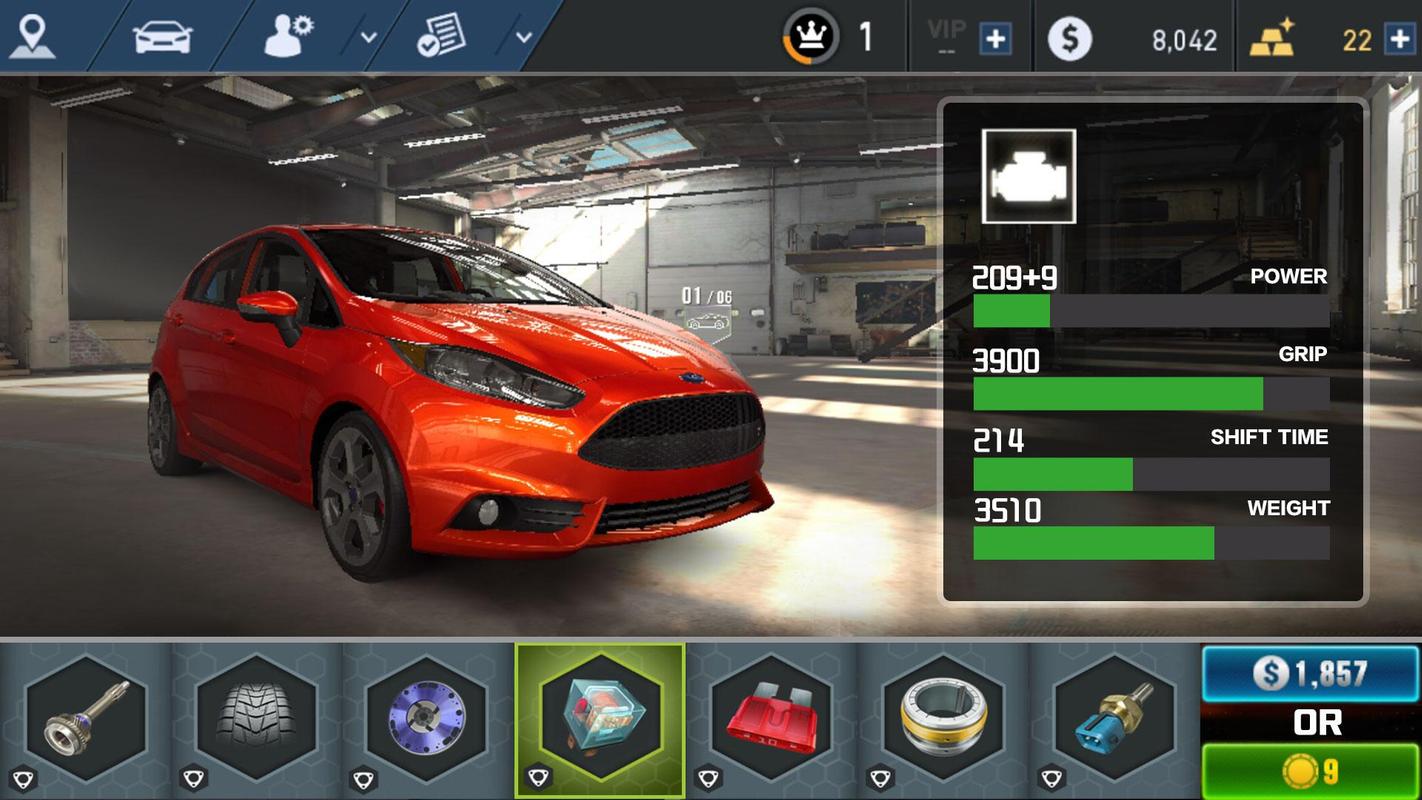The height and width of the screenshot is (800, 1422).
Task: Buy more gold with the plus button
Action: [1399, 39]
